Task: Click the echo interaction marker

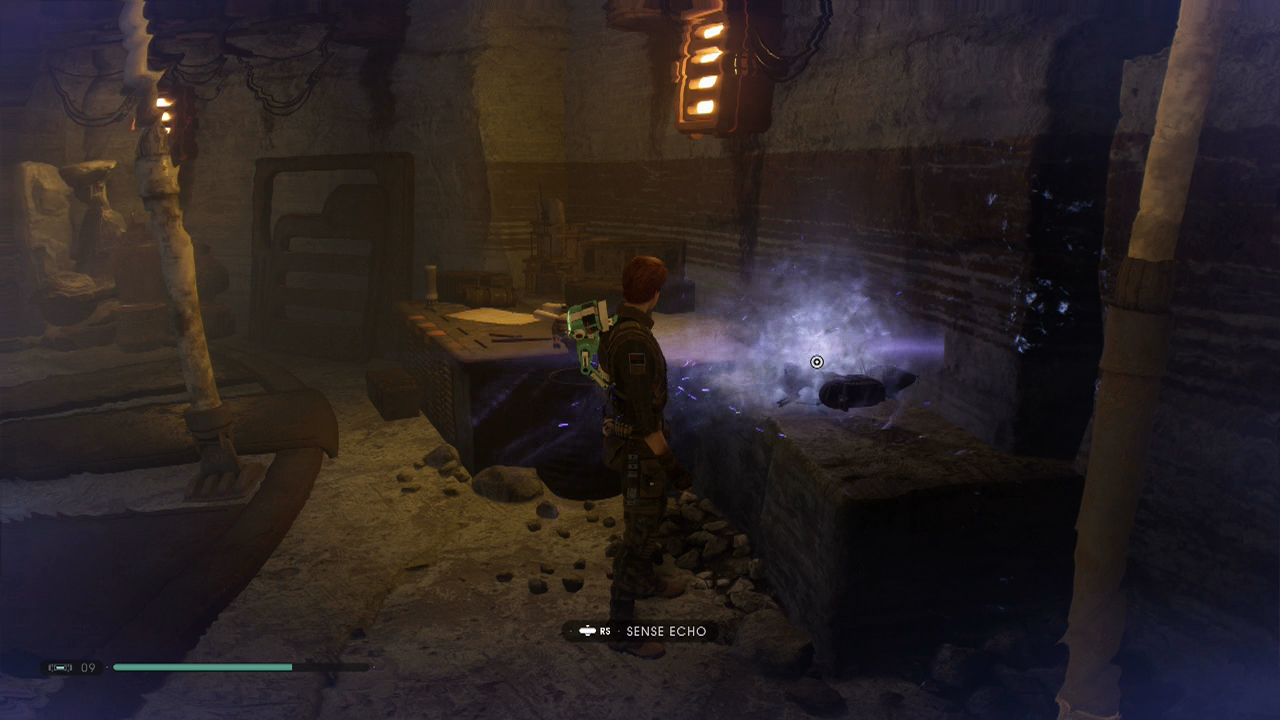Action: tap(816, 362)
